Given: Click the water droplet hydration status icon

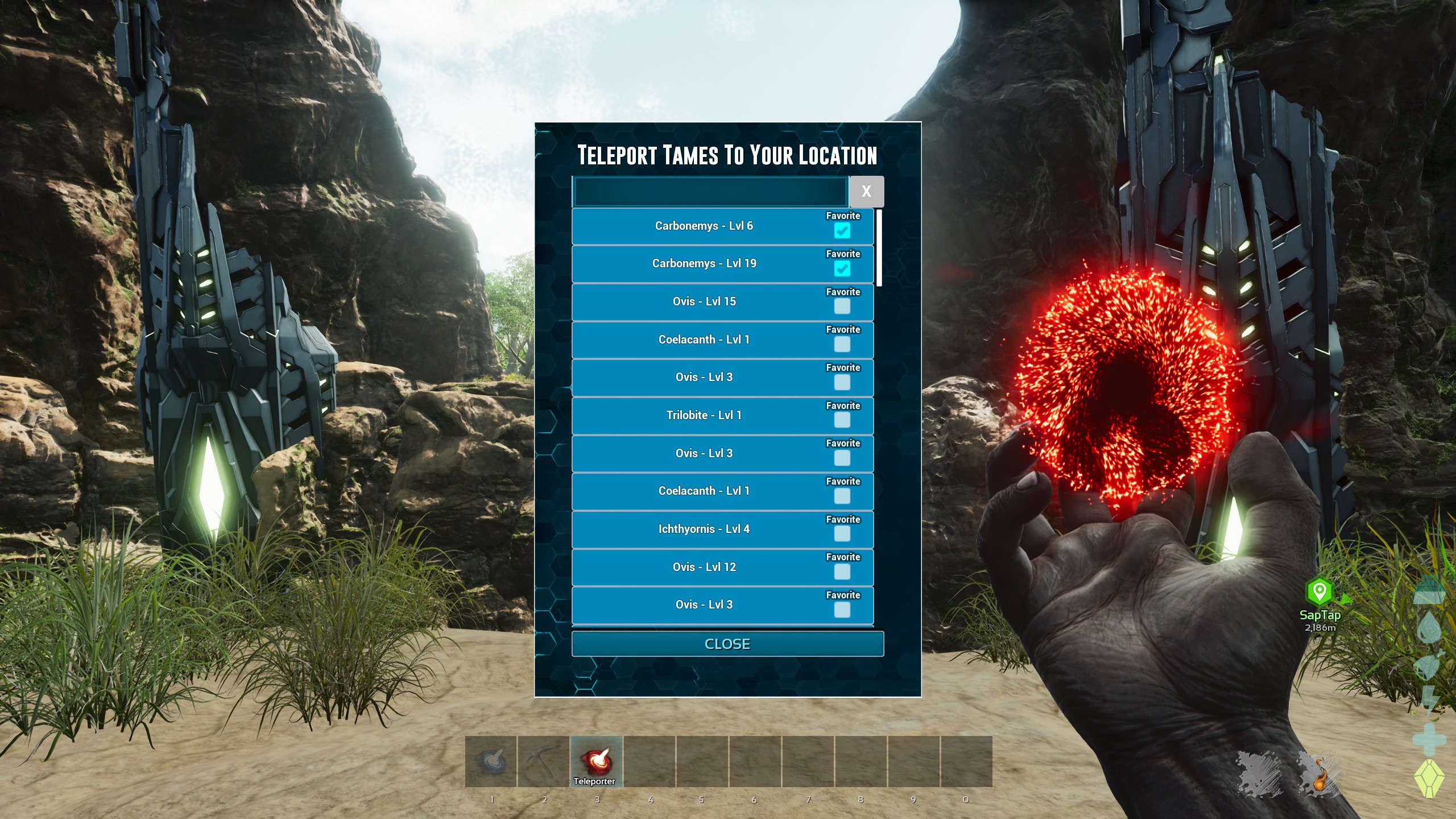Looking at the screenshot, I should pos(1429,626).
